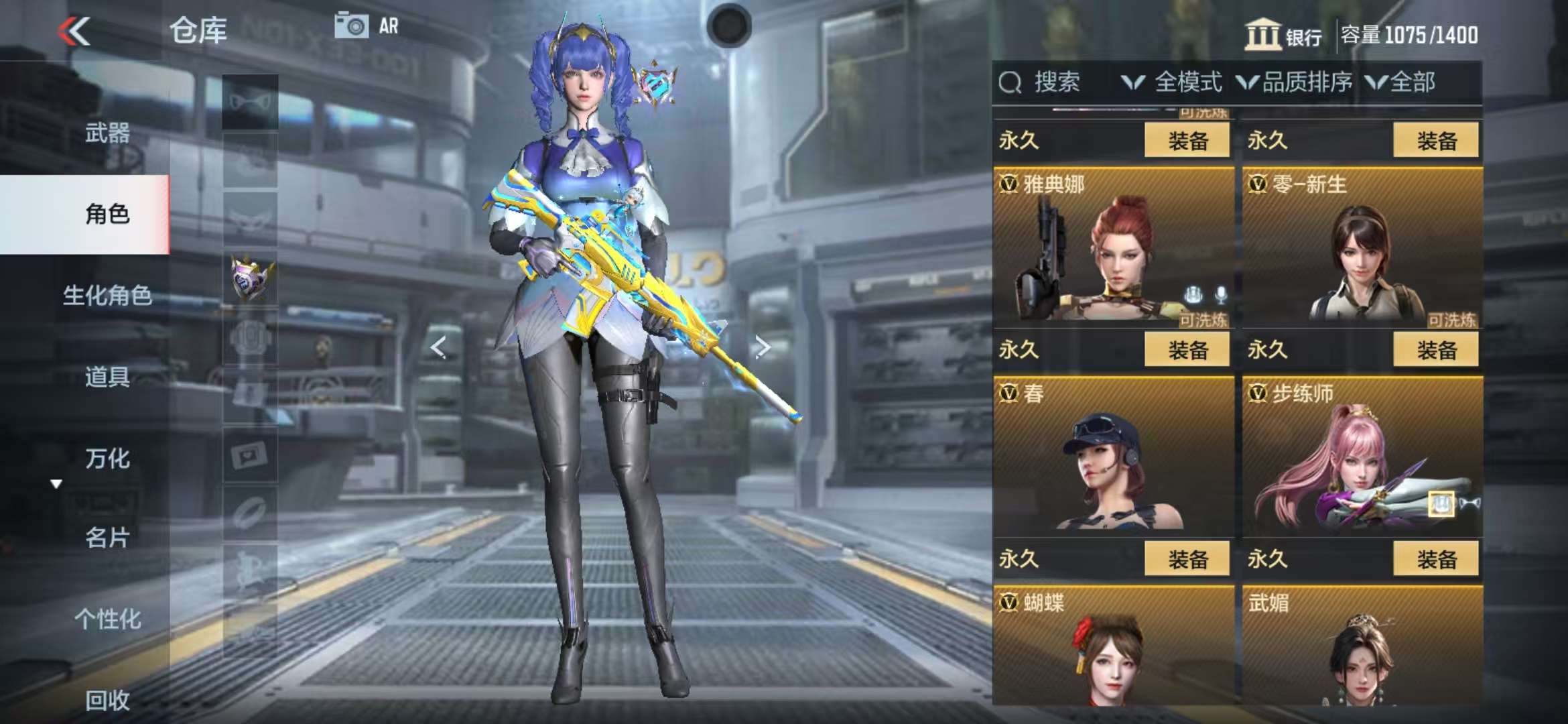Open the 全部 filter dropdown
The image size is (1568, 724).
point(1401,82)
